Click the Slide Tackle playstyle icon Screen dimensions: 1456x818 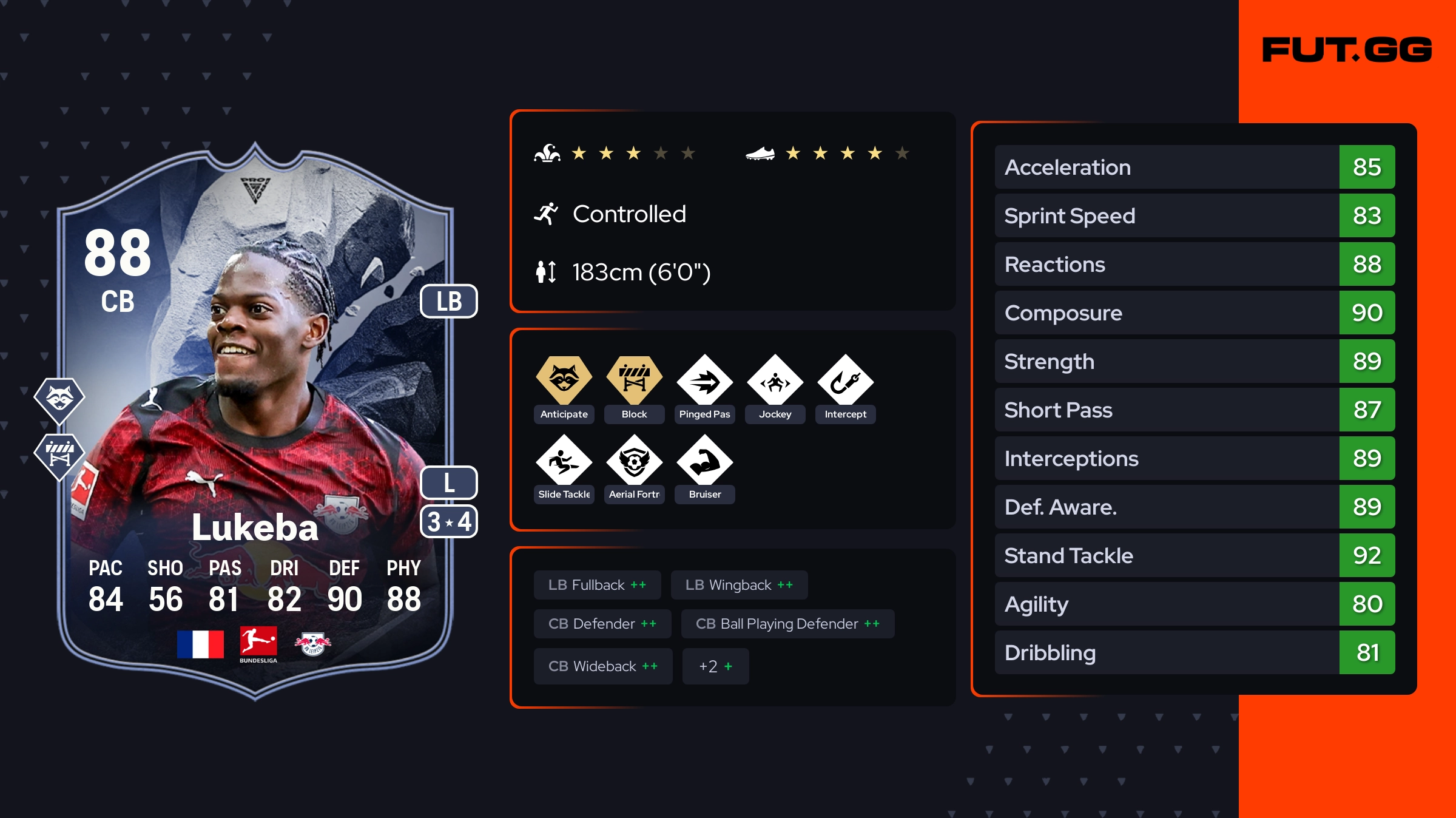(564, 462)
